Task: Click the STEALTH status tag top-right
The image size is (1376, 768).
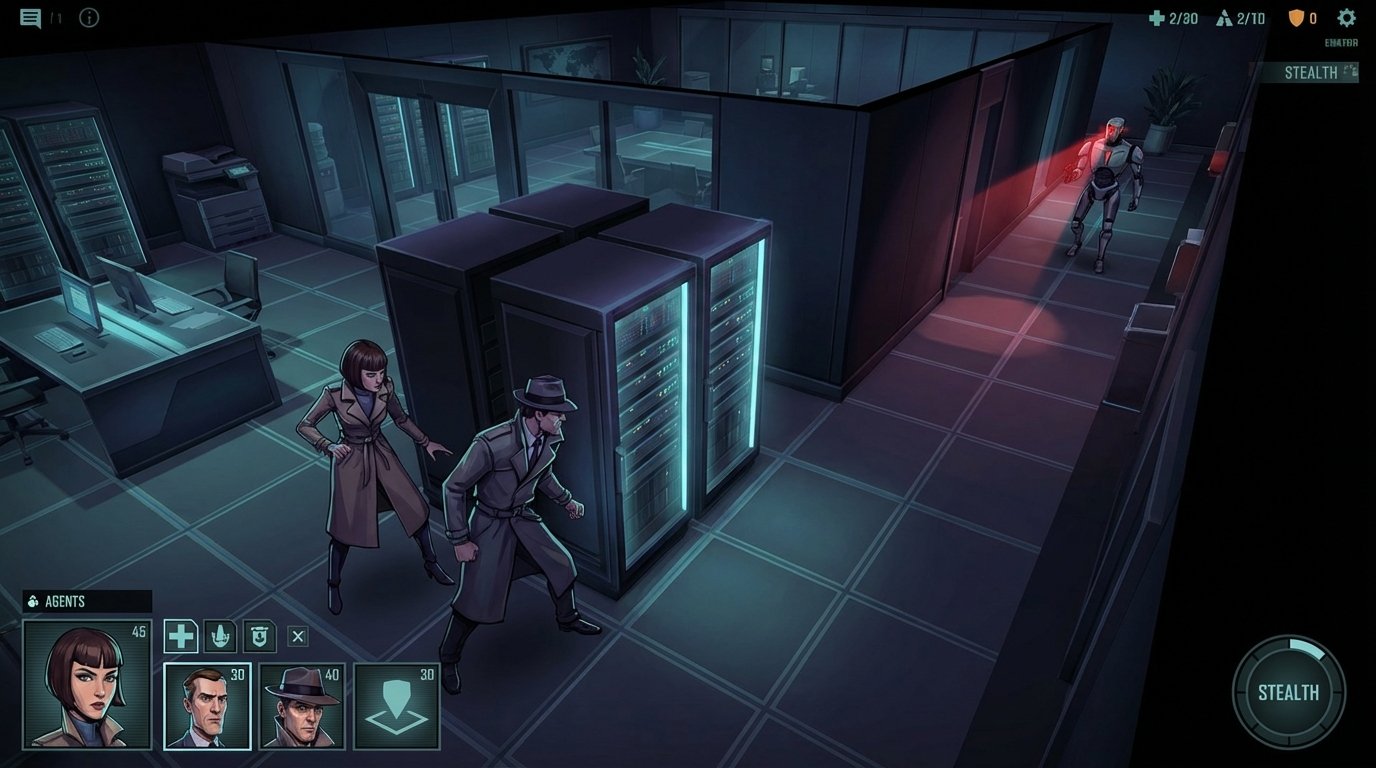Action: coord(1311,71)
